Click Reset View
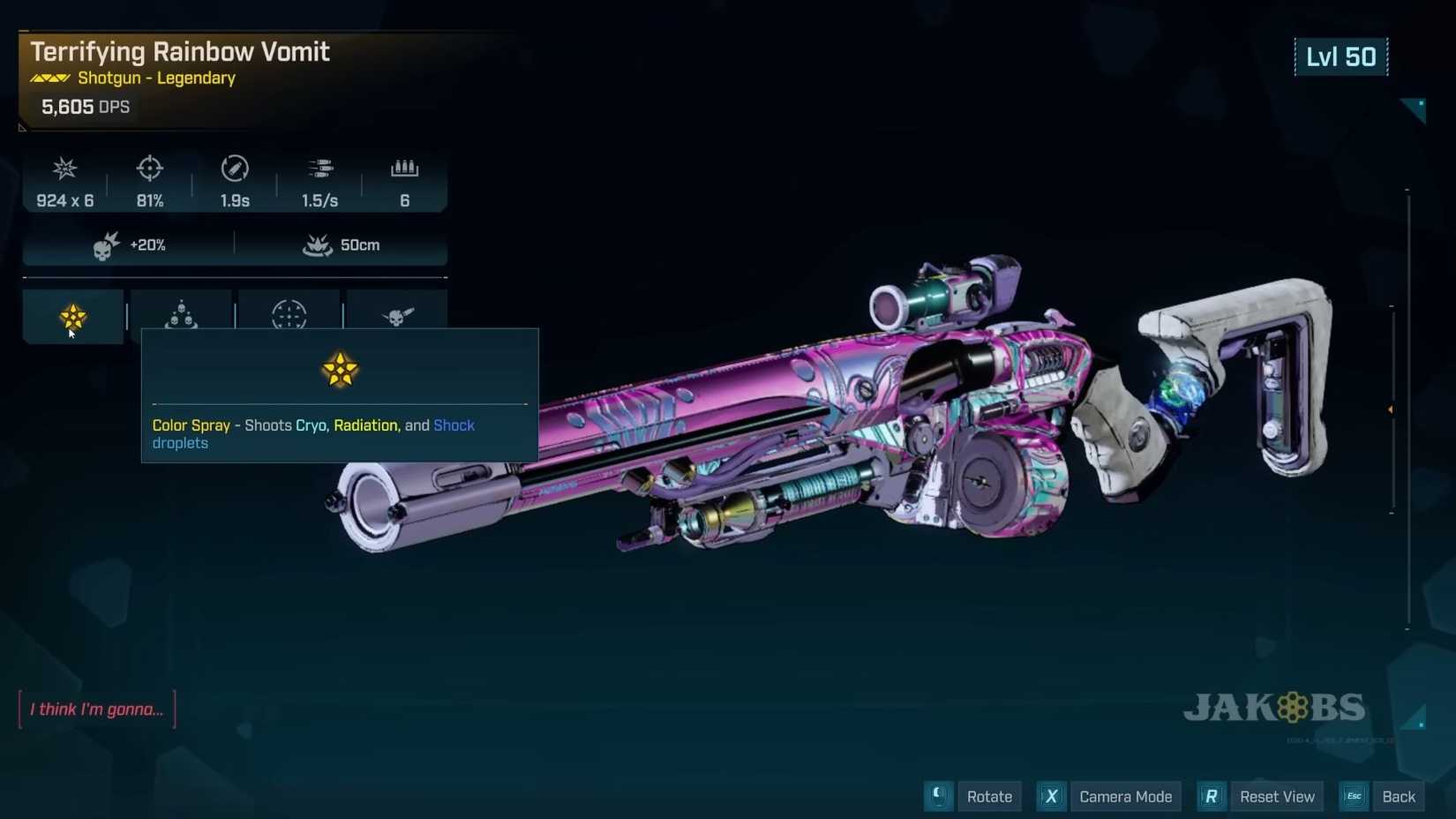The width and height of the screenshot is (1456, 819). coord(1277,796)
